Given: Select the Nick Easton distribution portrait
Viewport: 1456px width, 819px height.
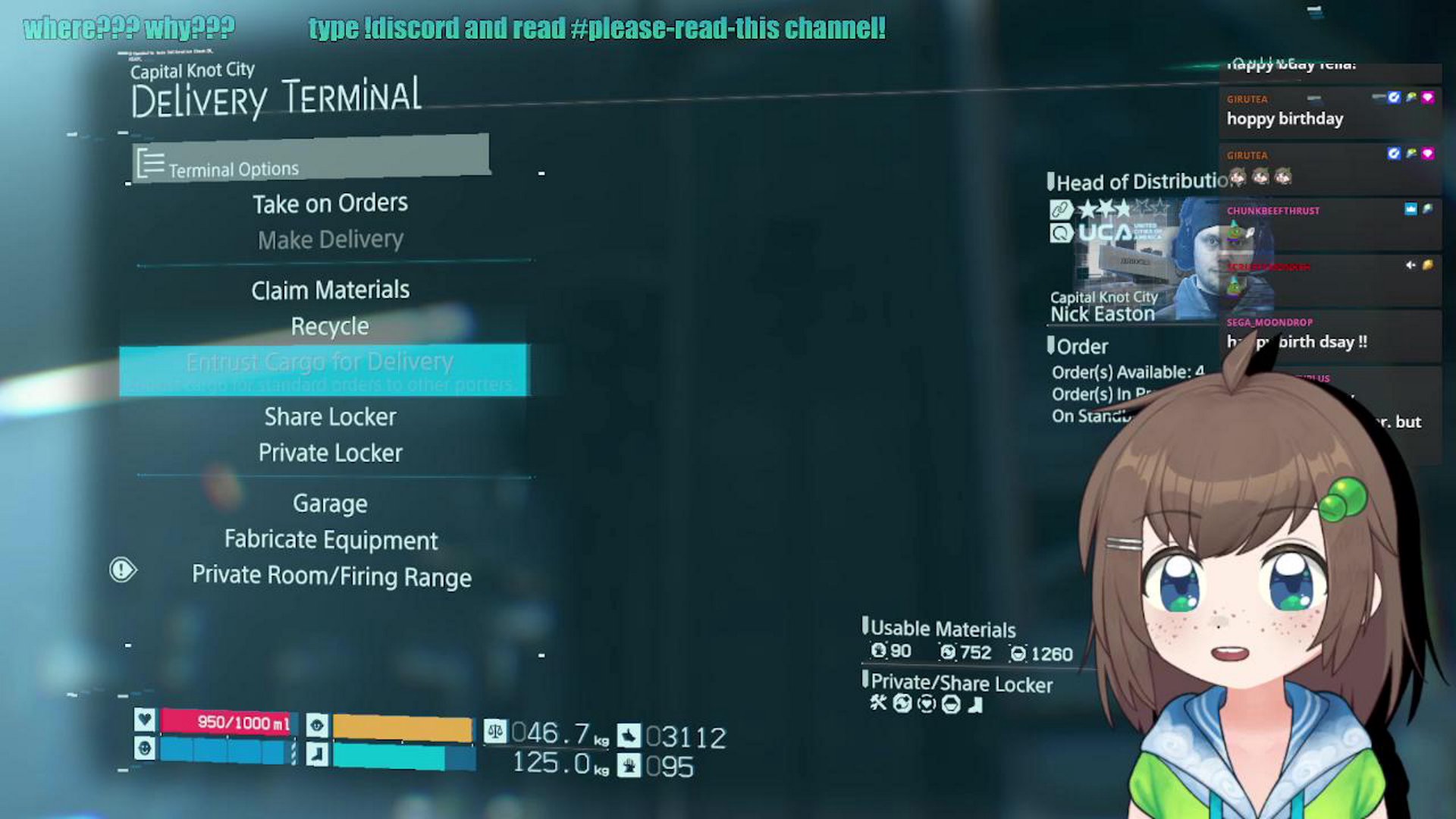Looking at the screenshot, I should pos(1145,259).
